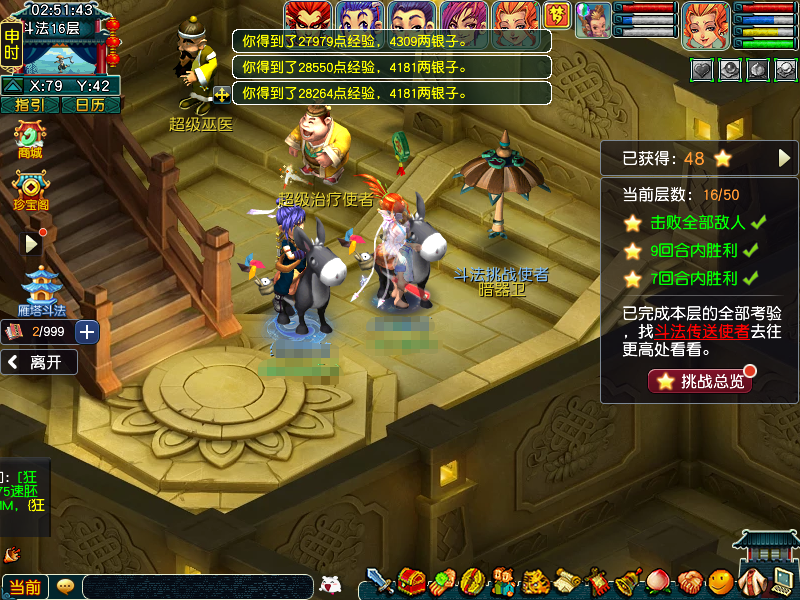Open the smiley face emoticon icon
Screen dimensions: 800x600
click(720, 580)
